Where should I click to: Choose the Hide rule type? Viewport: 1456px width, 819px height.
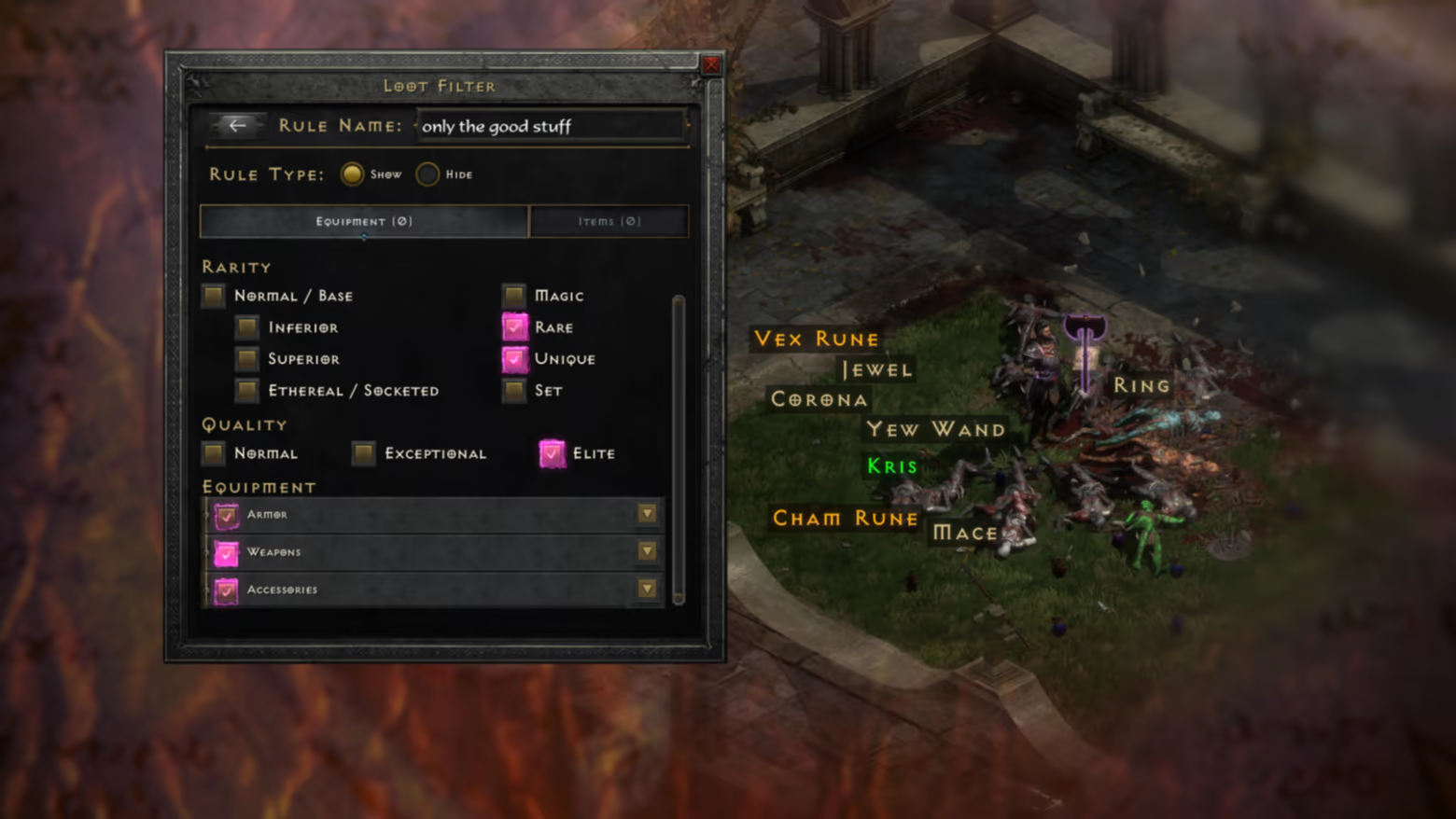pos(427,174)
